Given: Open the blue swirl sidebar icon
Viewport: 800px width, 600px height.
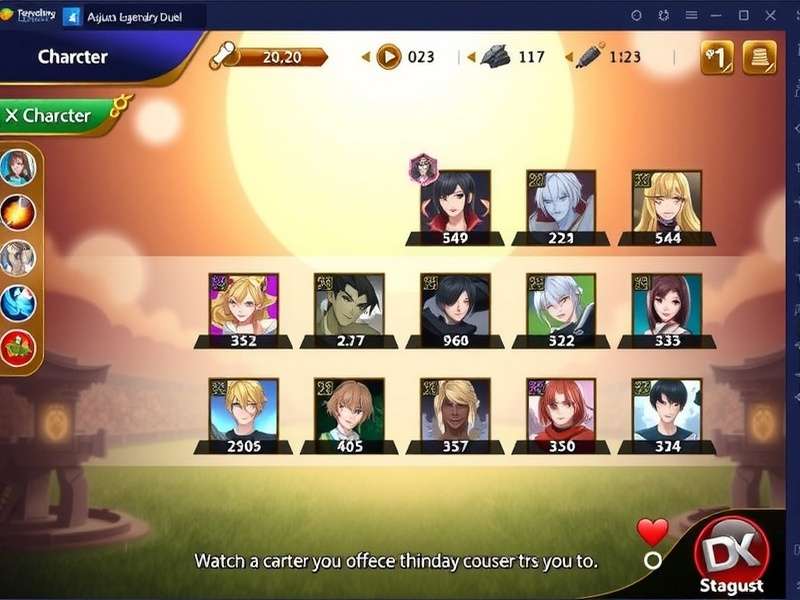Looking at the screenshot, I should point(18,302).
